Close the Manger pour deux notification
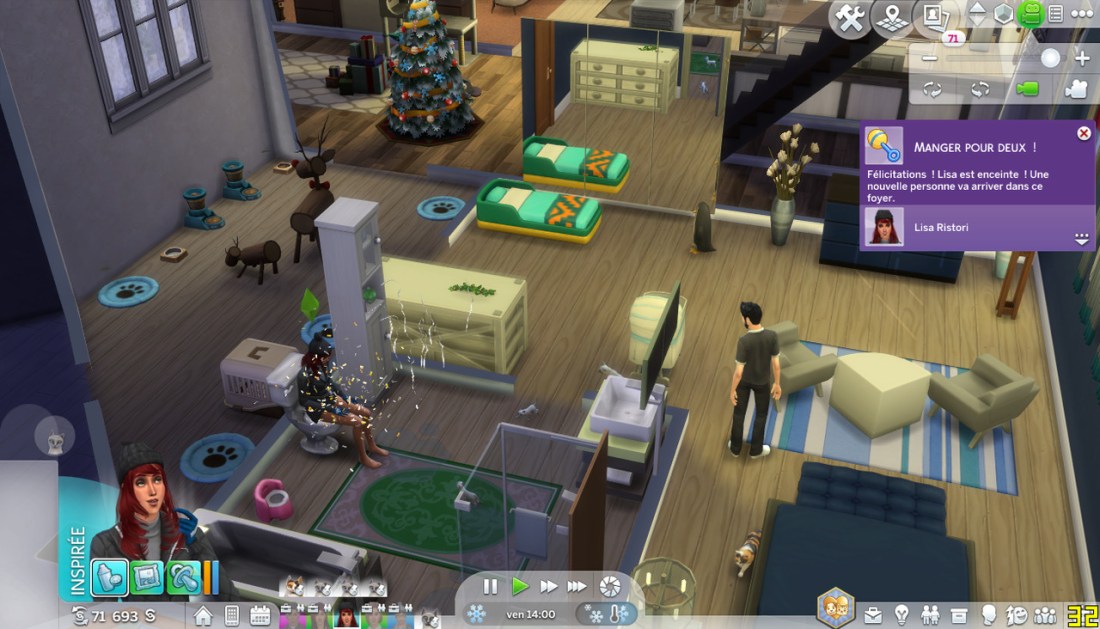Viewport: 1100px width, 629px height. pos(1084,133)
